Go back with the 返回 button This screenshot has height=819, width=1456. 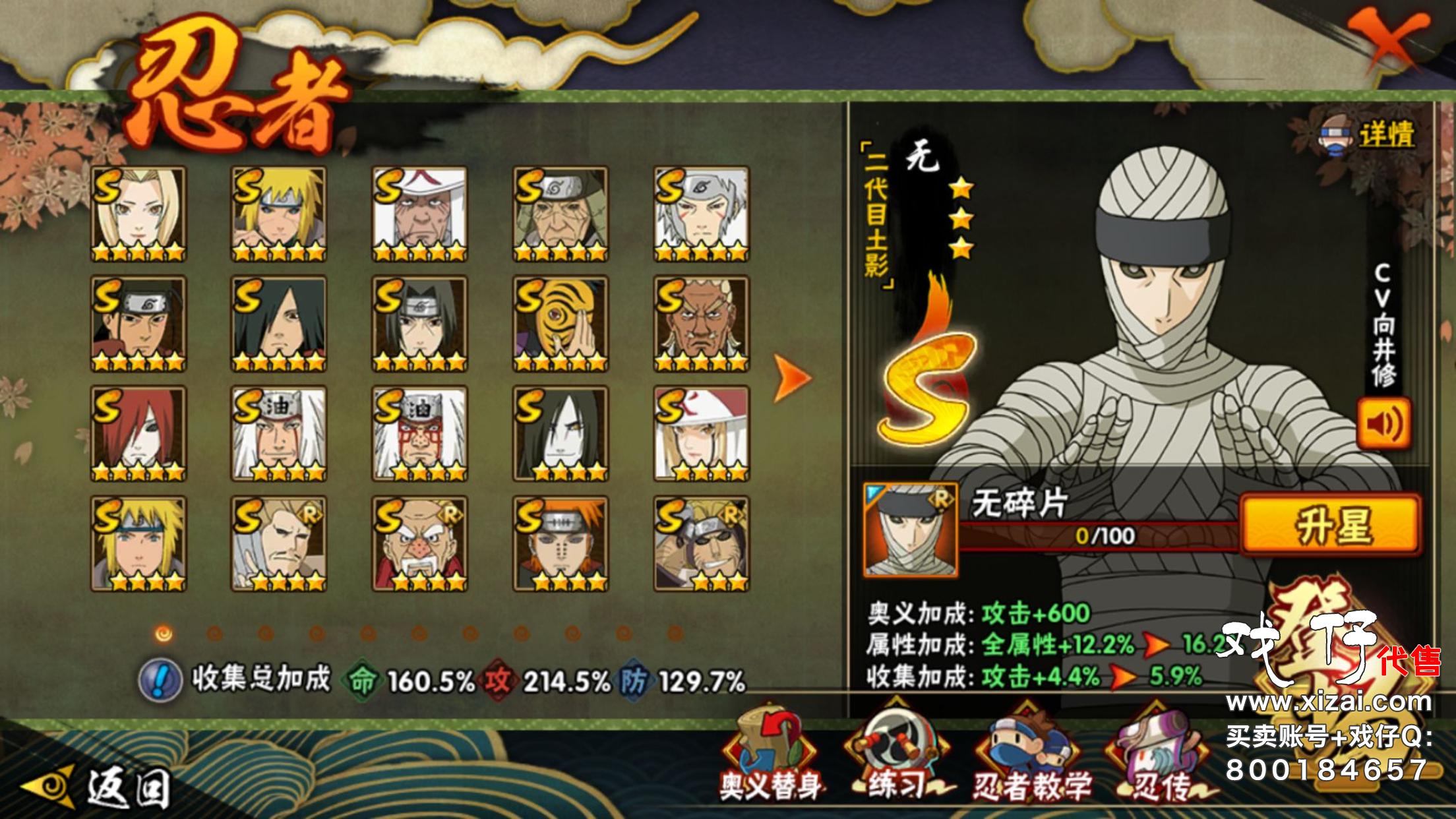click(x=99, y=787)
